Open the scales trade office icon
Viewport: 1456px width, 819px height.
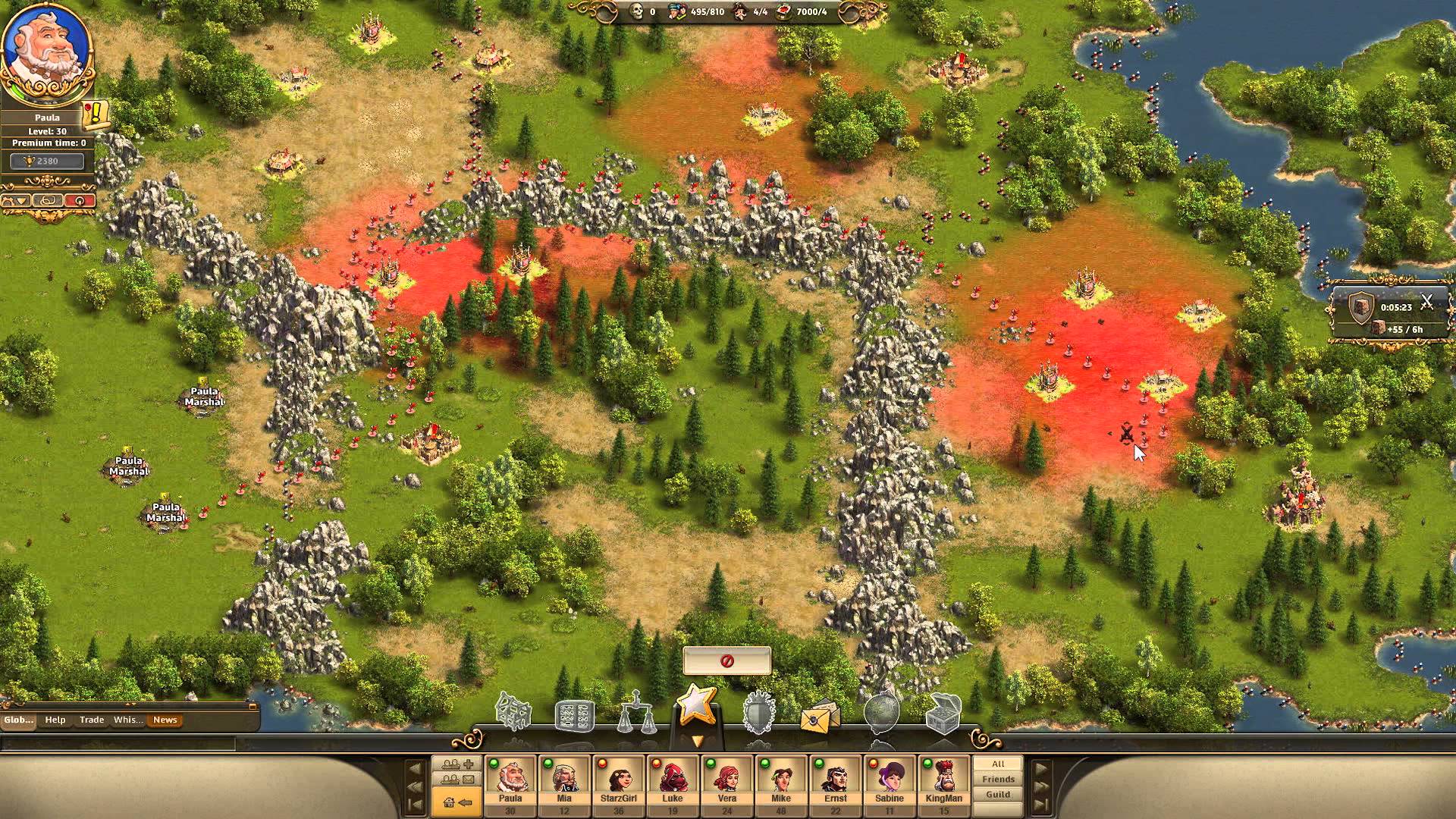(x=635, y=713)
